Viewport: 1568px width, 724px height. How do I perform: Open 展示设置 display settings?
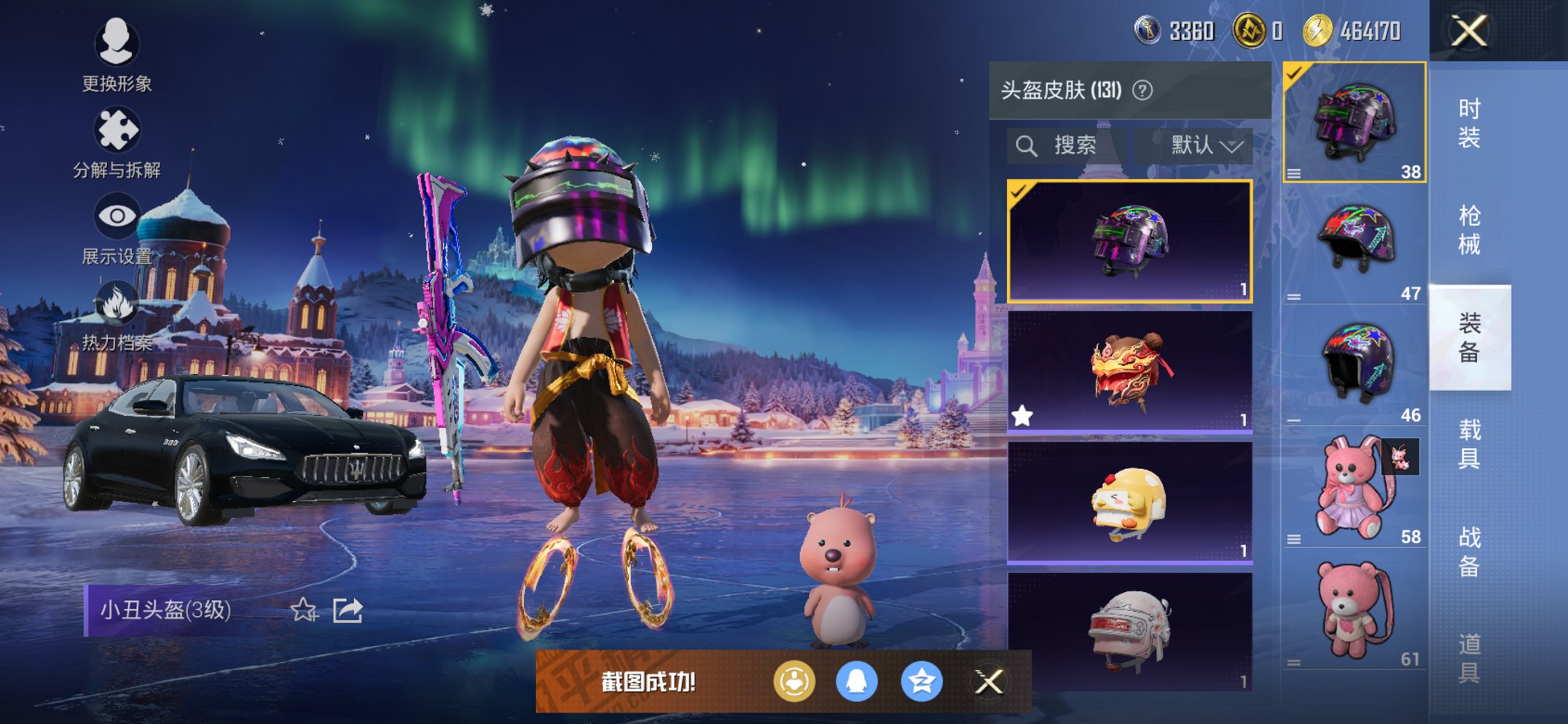pos(117,215)
